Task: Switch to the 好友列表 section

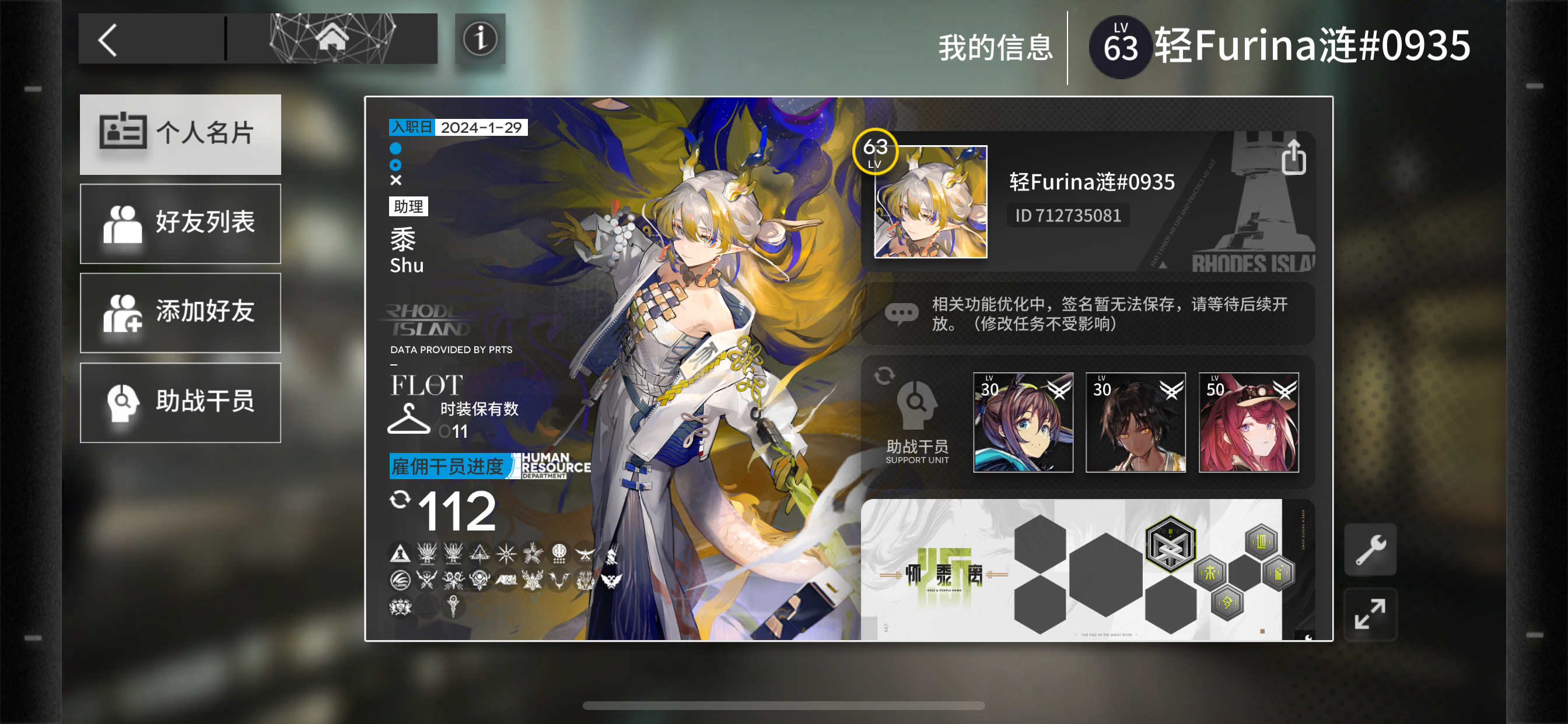Action: point(180,224)
